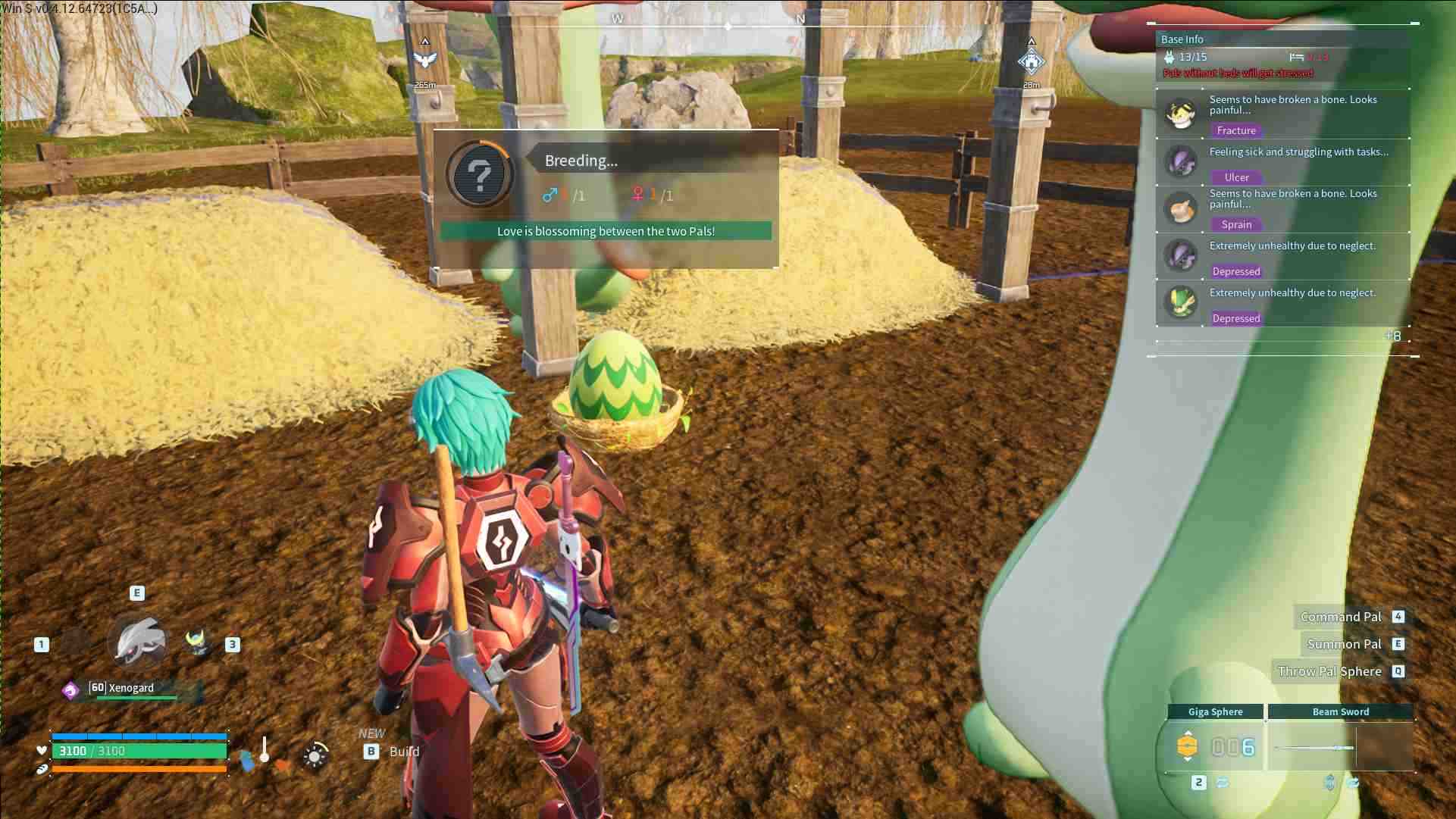Click the day-night cycle dial icon
Image resolution: width=1456 pixels, height=819 pixels.
click(x=315, y=755)
